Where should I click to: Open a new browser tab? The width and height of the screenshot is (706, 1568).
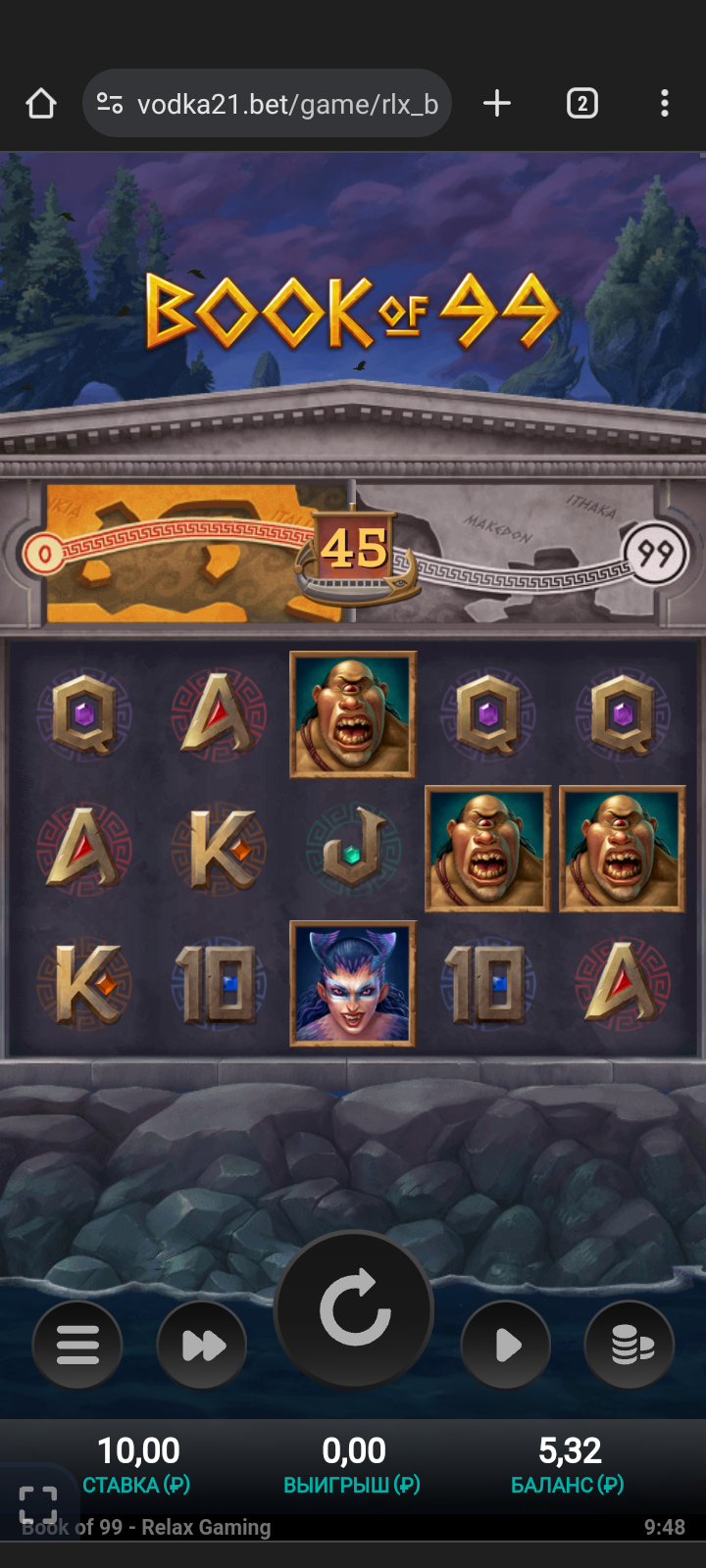coord(497,104)
